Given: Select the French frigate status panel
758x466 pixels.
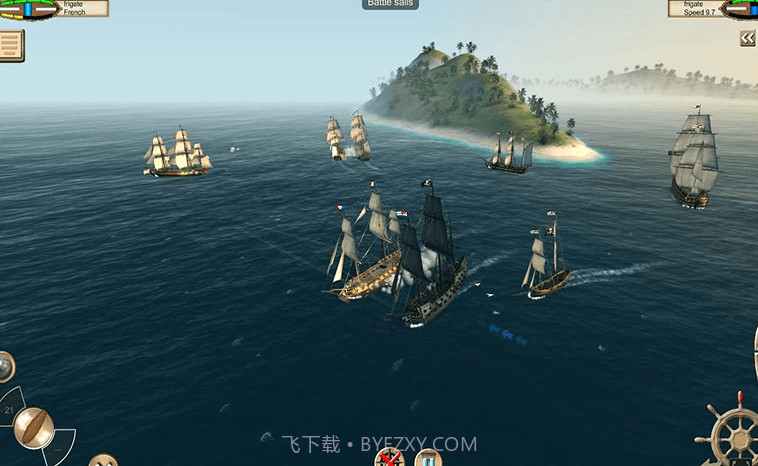Looking at the screenshot, I should pyautogui.click(x=53, y=8).
